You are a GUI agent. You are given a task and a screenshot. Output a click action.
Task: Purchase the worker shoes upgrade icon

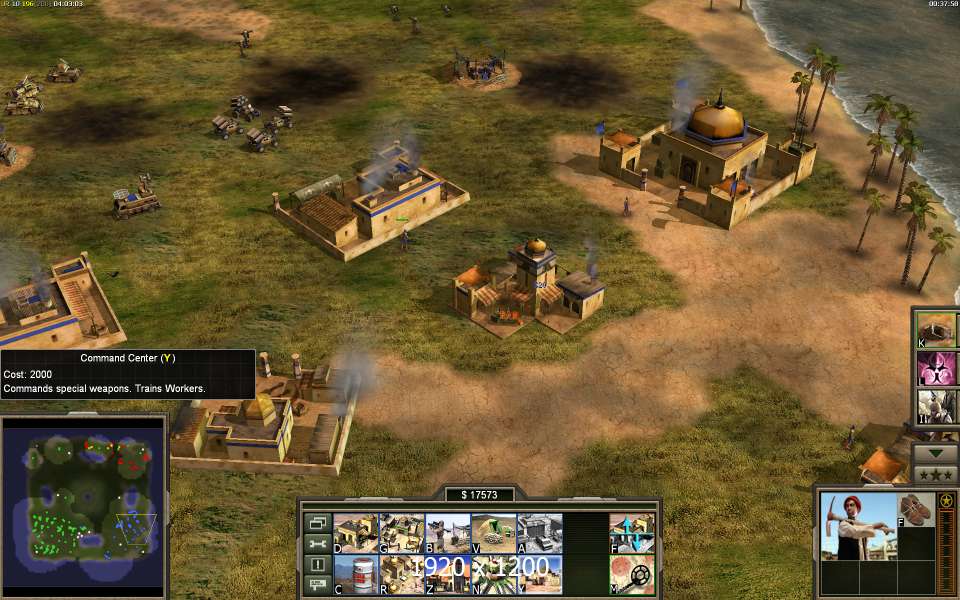(914, 510)
